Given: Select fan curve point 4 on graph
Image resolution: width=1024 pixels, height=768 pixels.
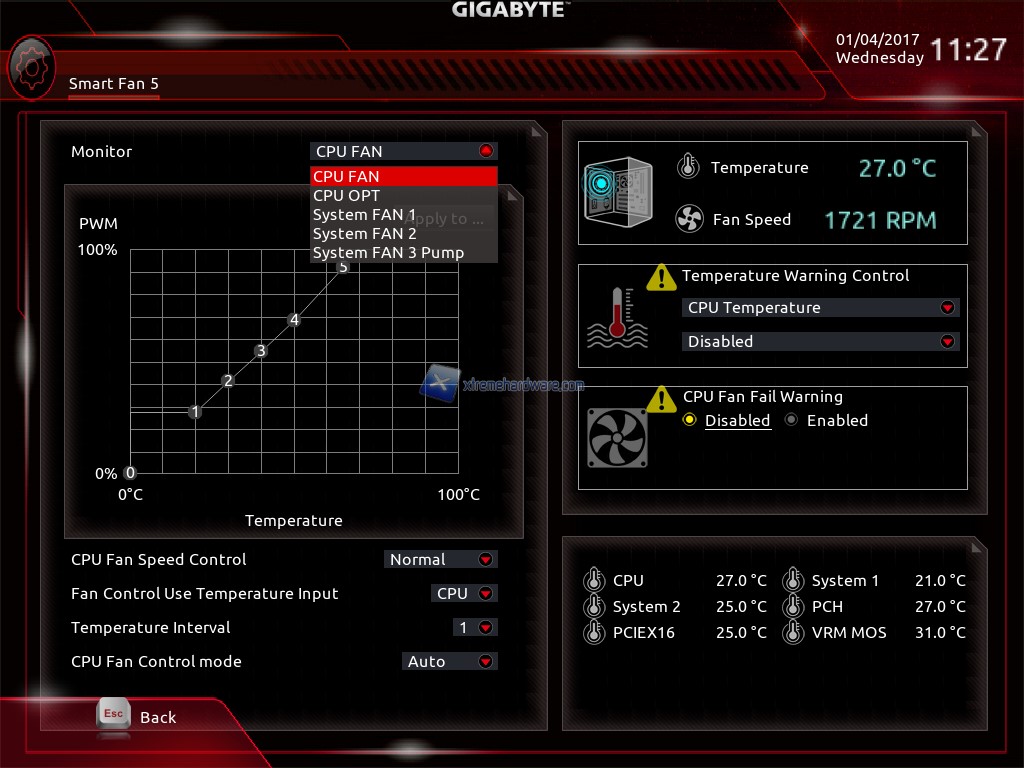Looking at the screenshot, I should pos(294,320).
